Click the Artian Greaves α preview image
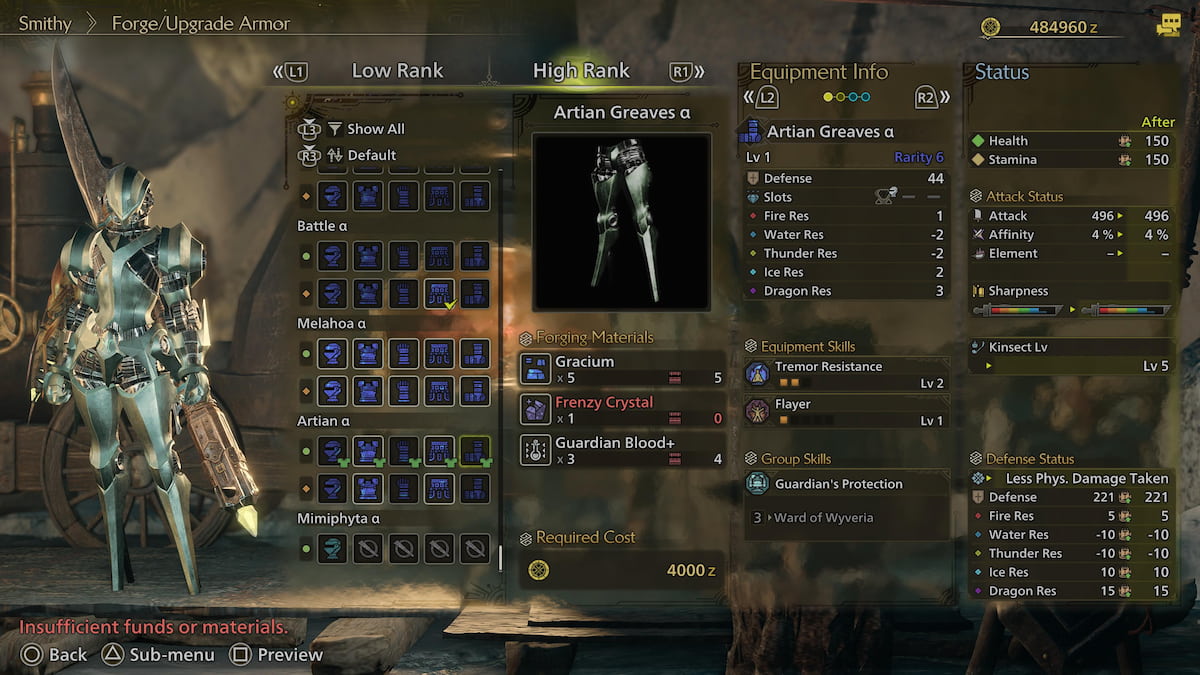Viewport: 1200px width, 675px height. pos(621,221)
